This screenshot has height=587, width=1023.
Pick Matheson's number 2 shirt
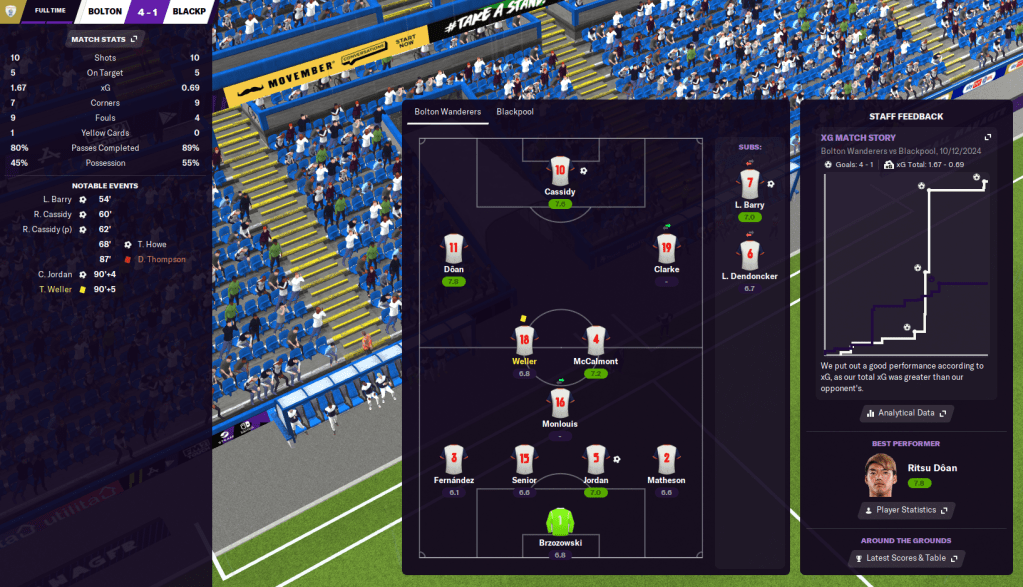(x=666, y=459)
